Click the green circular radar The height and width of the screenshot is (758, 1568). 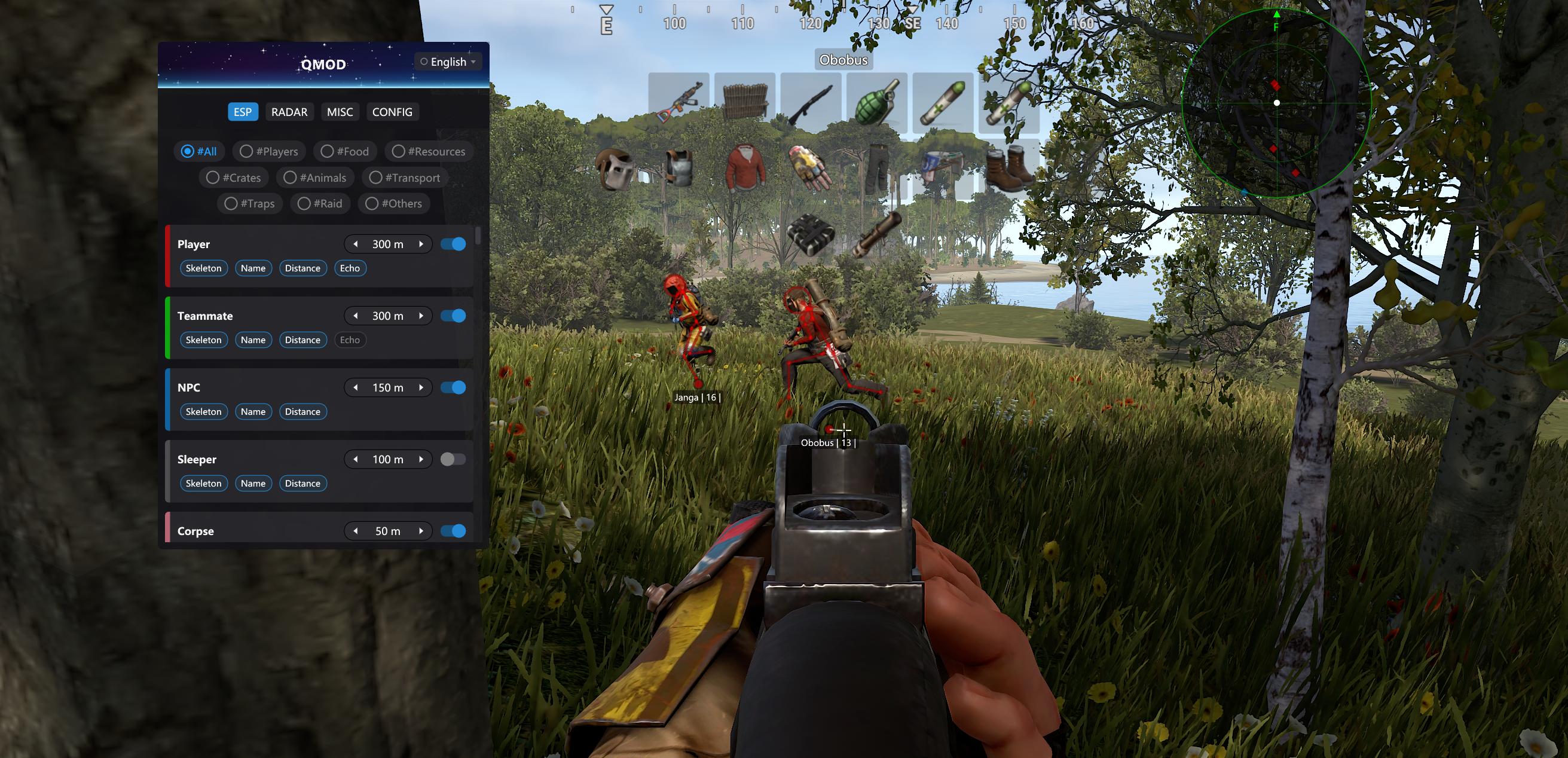(1276, 103)
